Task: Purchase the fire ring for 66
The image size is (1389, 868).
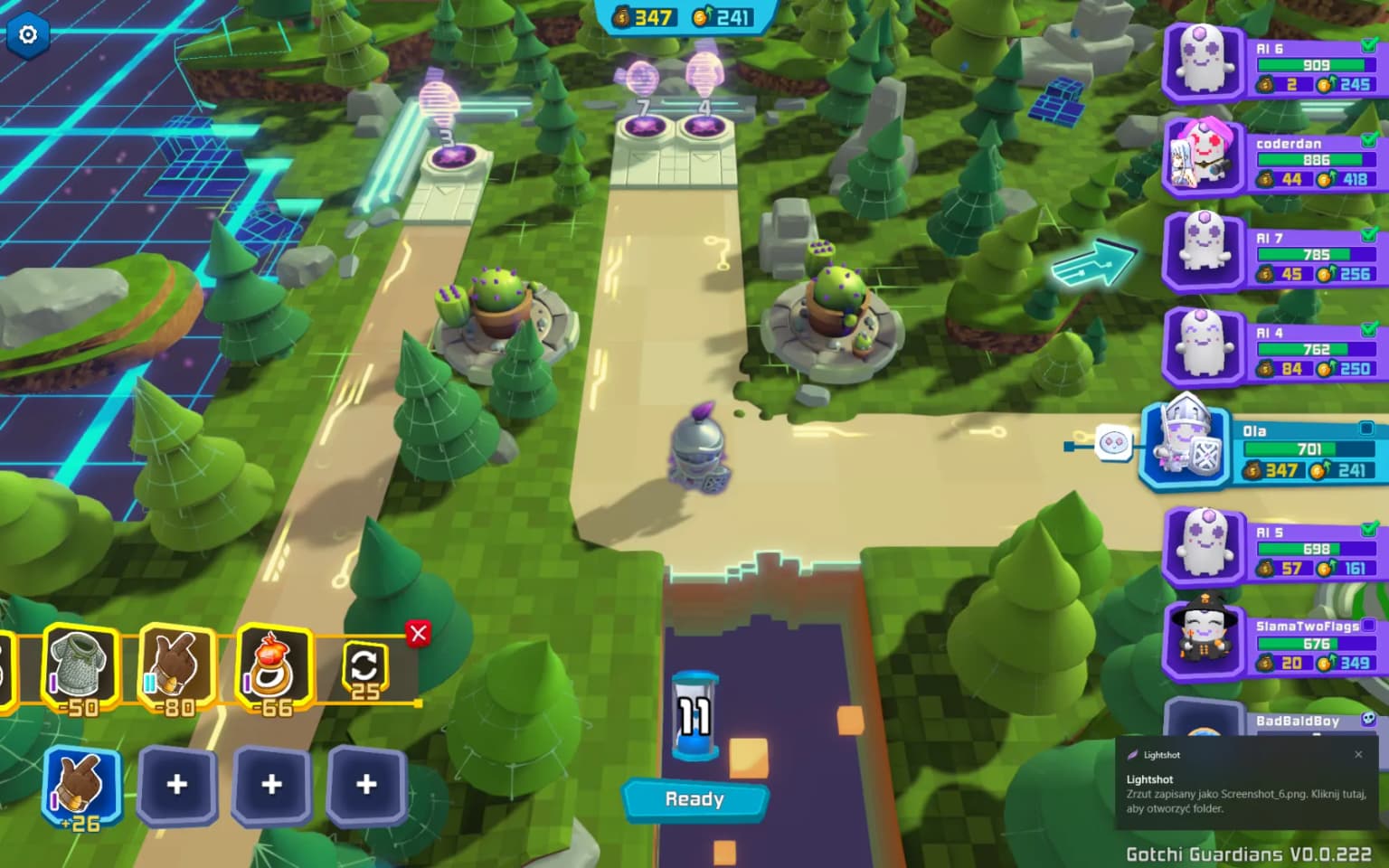Action: tap(273, 667)
